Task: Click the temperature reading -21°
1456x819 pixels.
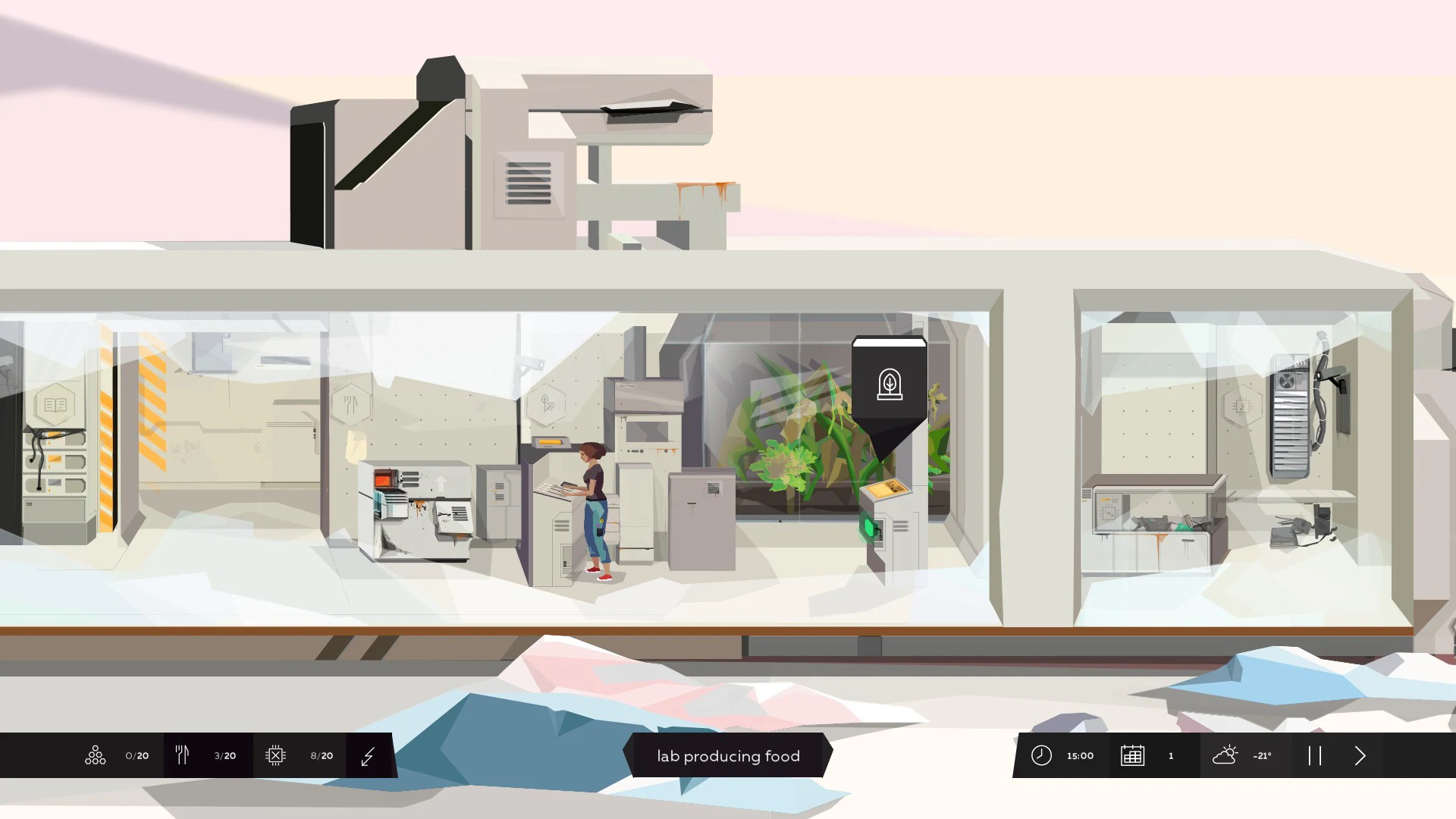Action: click(1262, 755)
